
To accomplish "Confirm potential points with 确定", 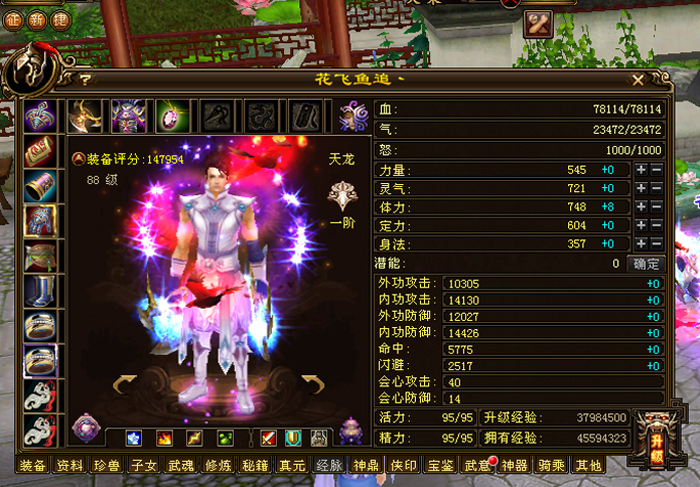I will (646, 264).
